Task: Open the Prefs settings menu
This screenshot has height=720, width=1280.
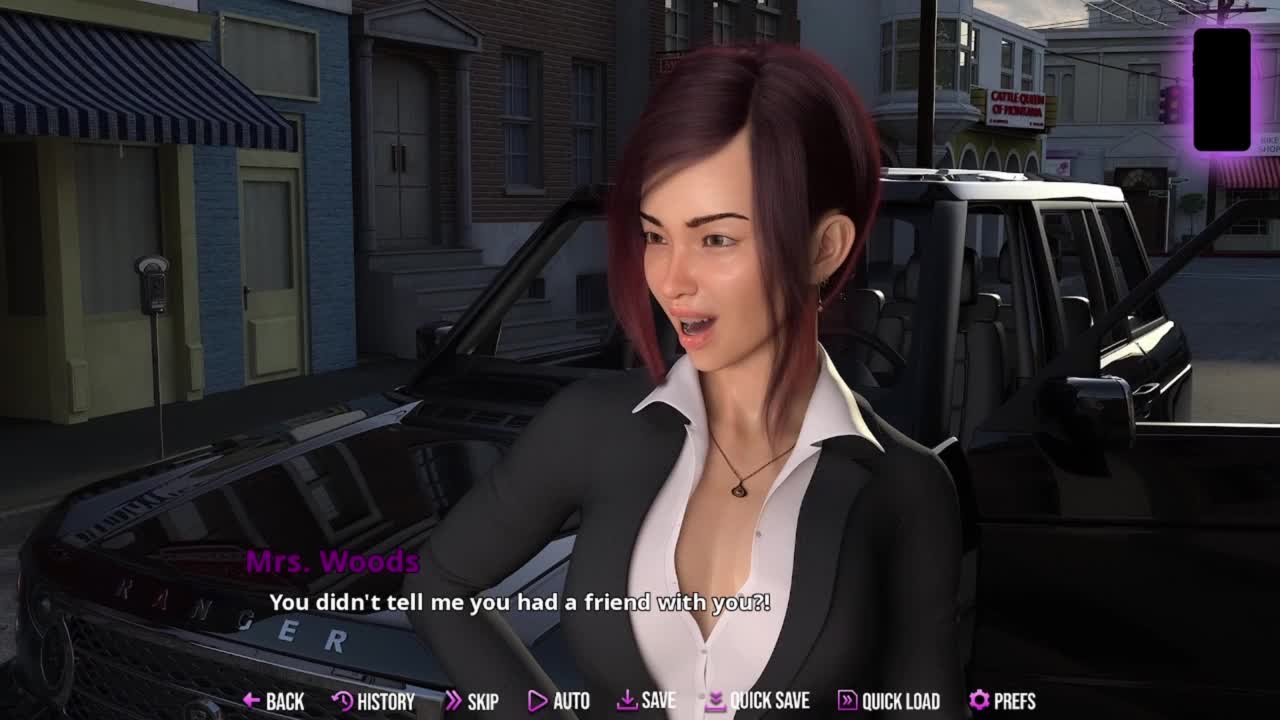Action: click(x=1002, y=701)
